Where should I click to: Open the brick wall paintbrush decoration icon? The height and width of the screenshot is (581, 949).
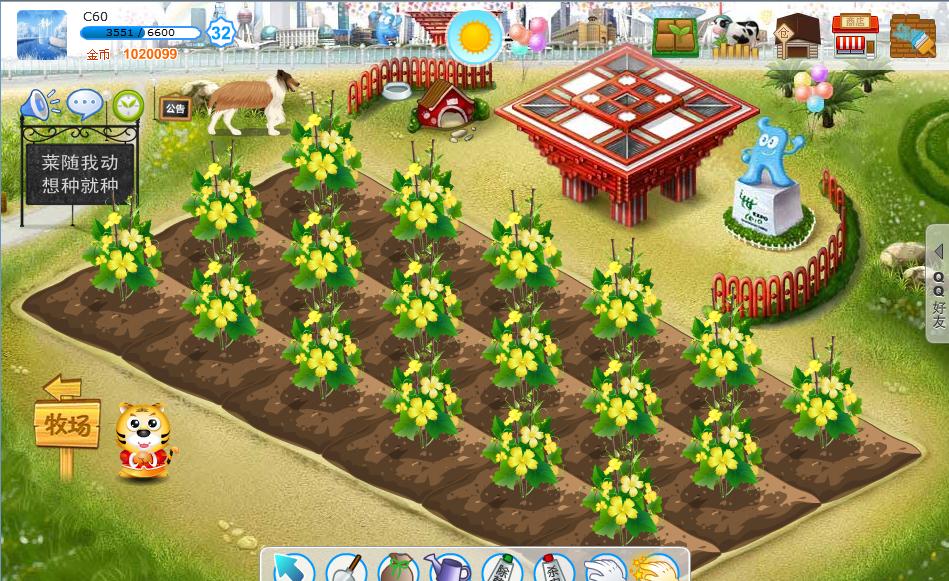coord(912,36)
